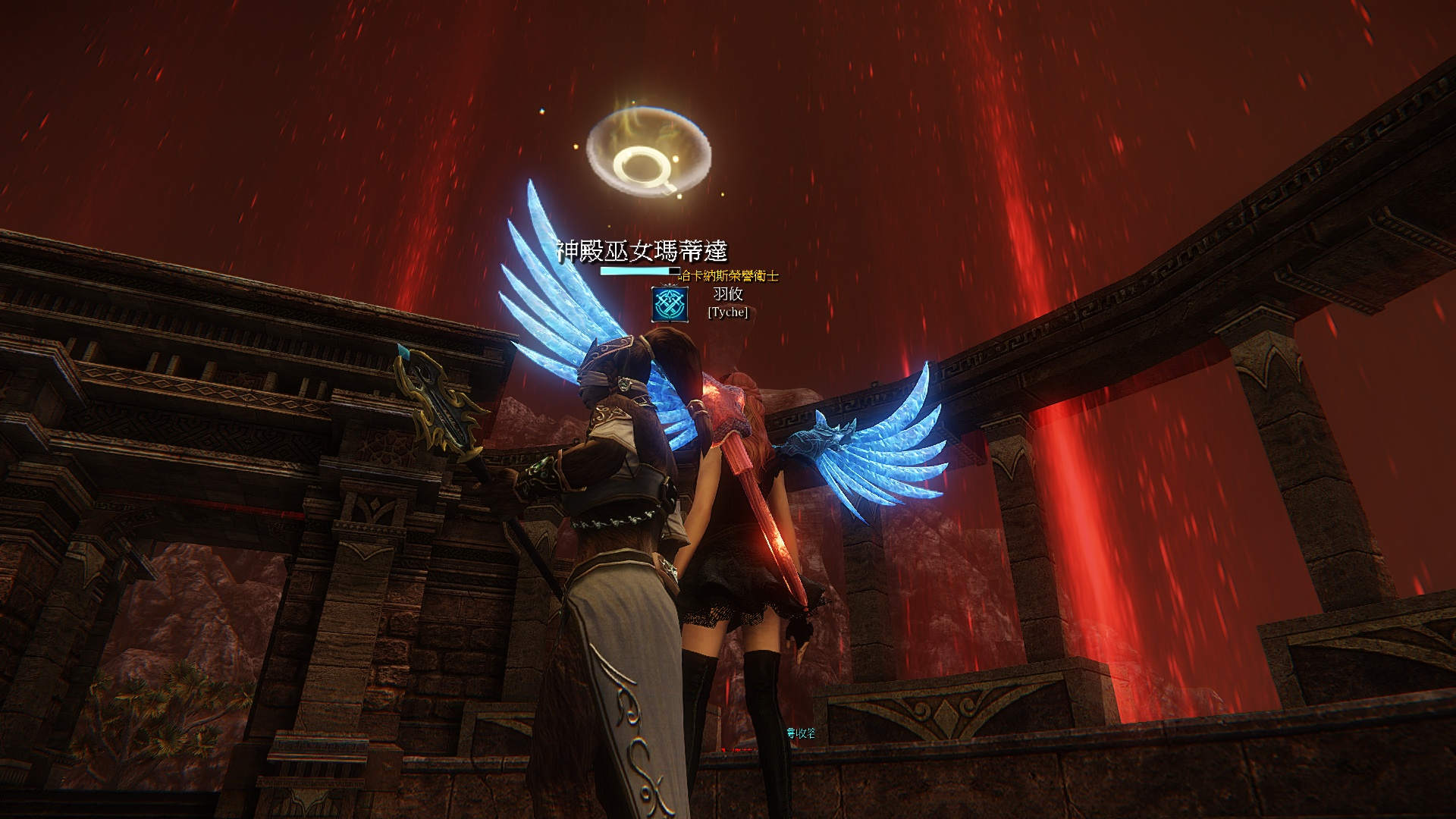The image size is (1456, 819).
Task: Click the [Tyche] guild tag
Action: [x=728, y=312]
